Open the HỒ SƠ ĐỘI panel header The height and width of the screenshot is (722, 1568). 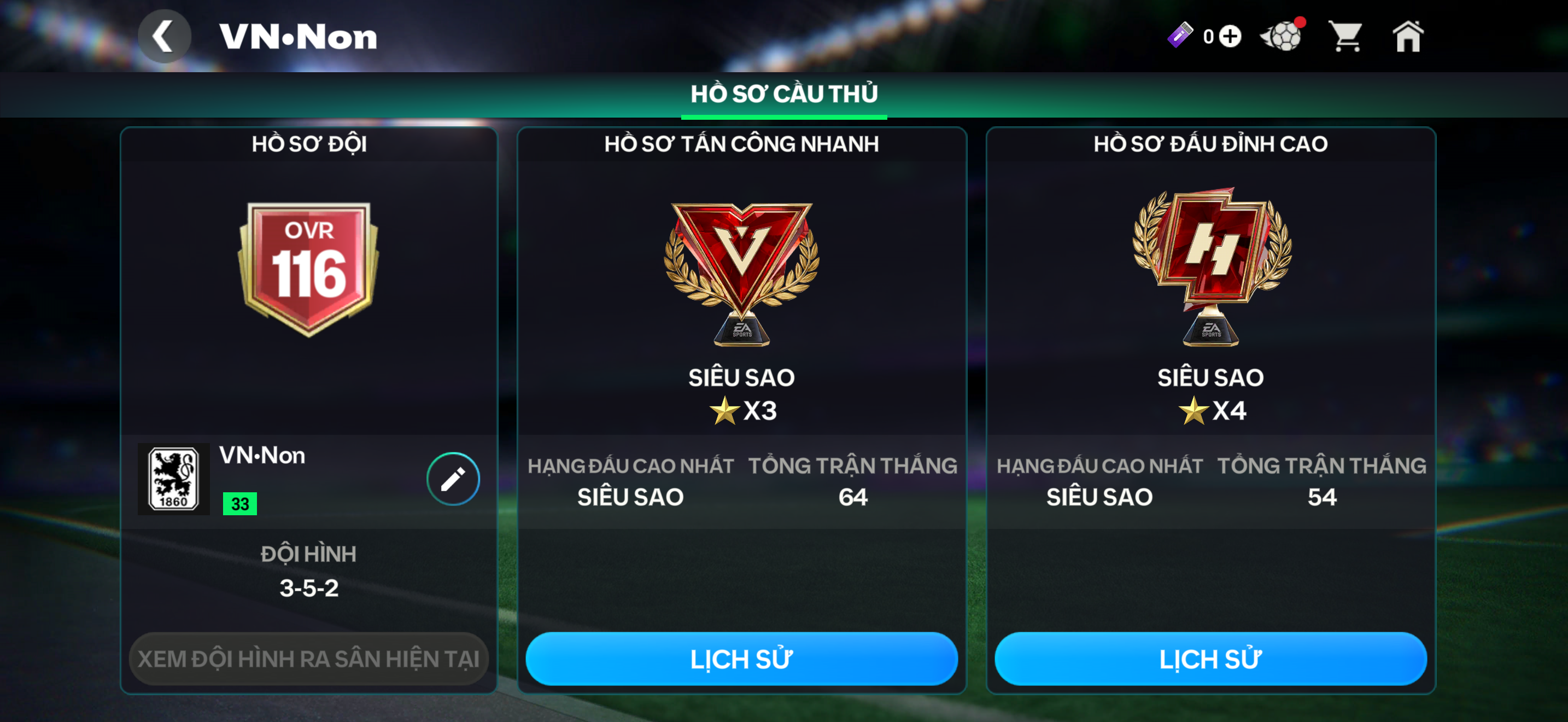308,144
